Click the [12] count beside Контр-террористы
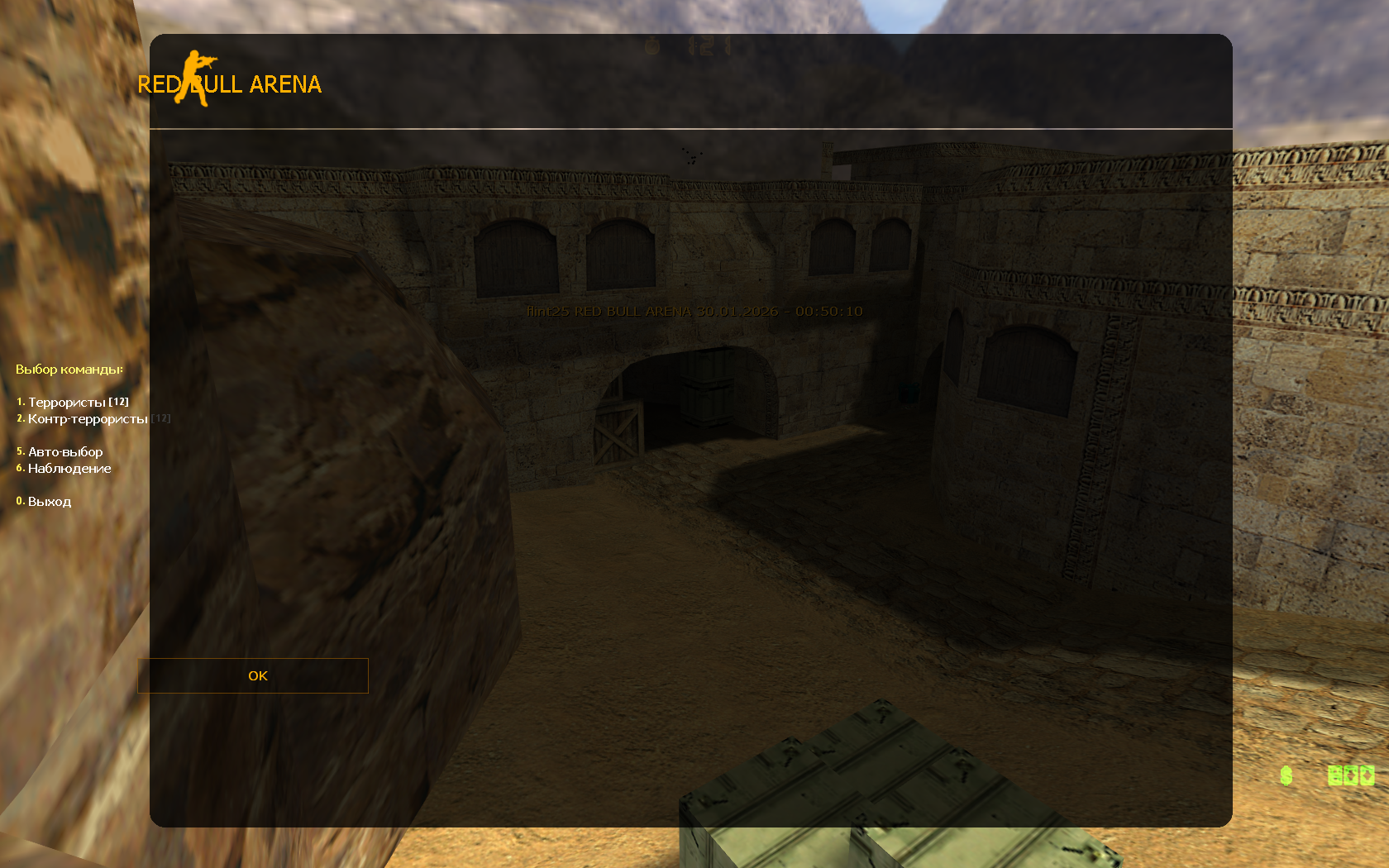The height and width of the screenshot is (868, 1389). coord(162,417)
